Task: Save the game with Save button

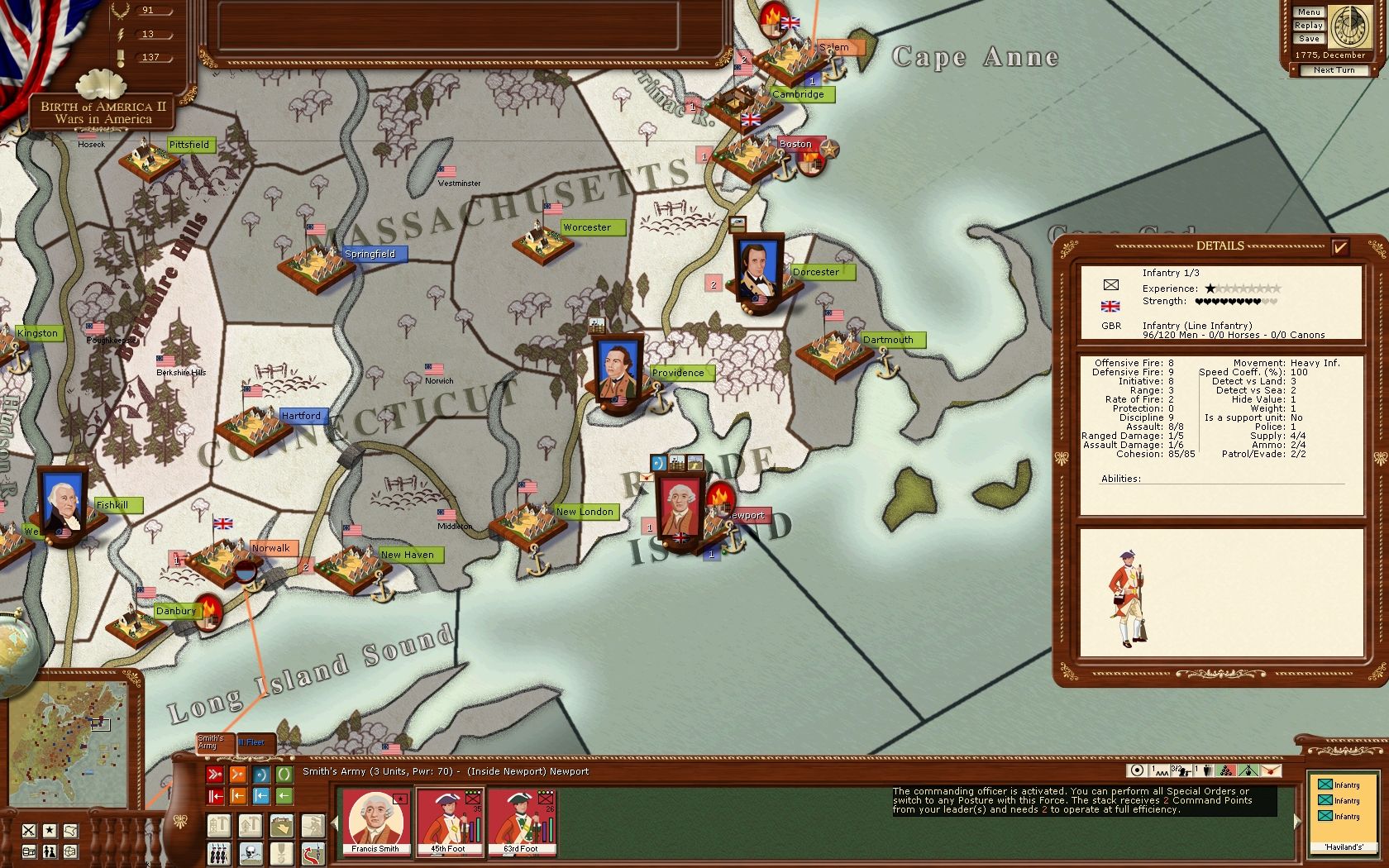Action: click(x=1308, y=39)
